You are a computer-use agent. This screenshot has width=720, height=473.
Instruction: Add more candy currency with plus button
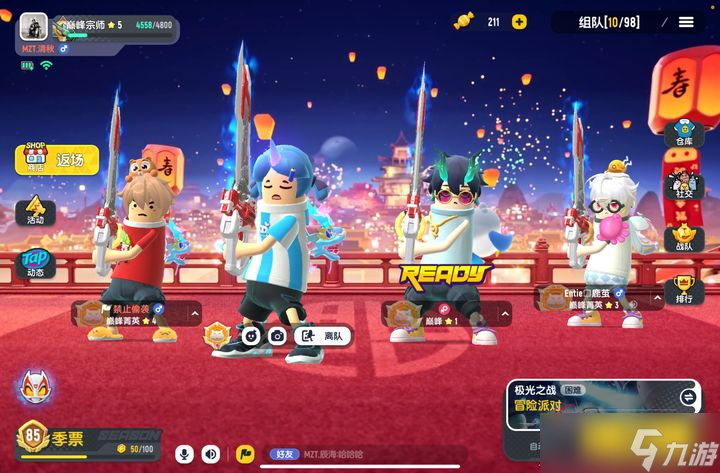coord(519,22)
